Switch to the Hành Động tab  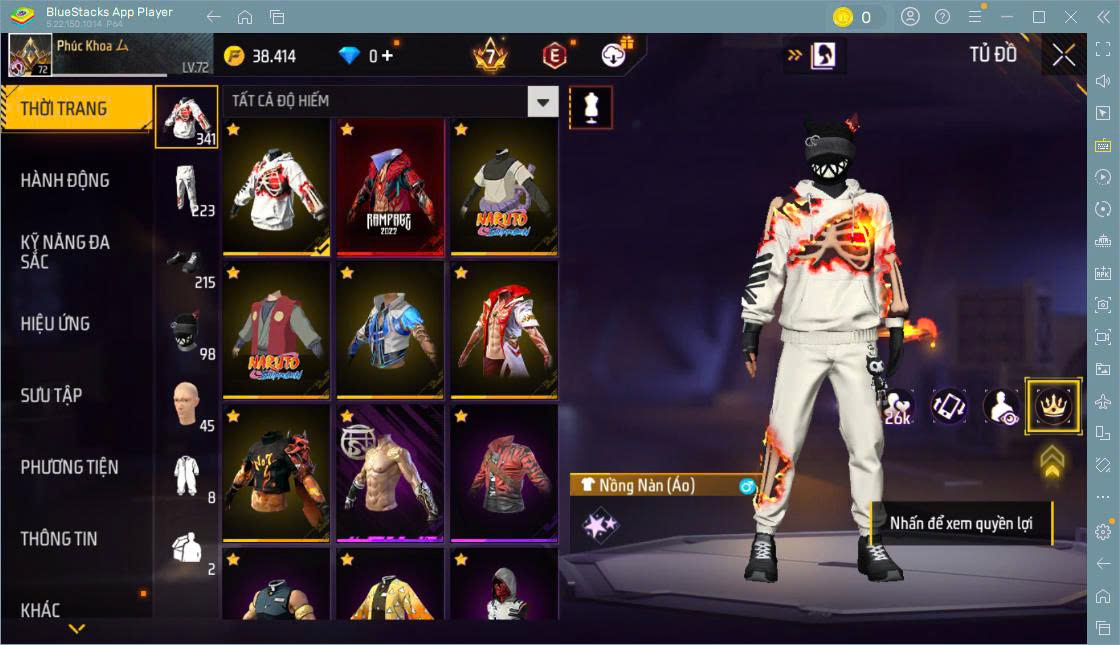click(x=66, y=180)
